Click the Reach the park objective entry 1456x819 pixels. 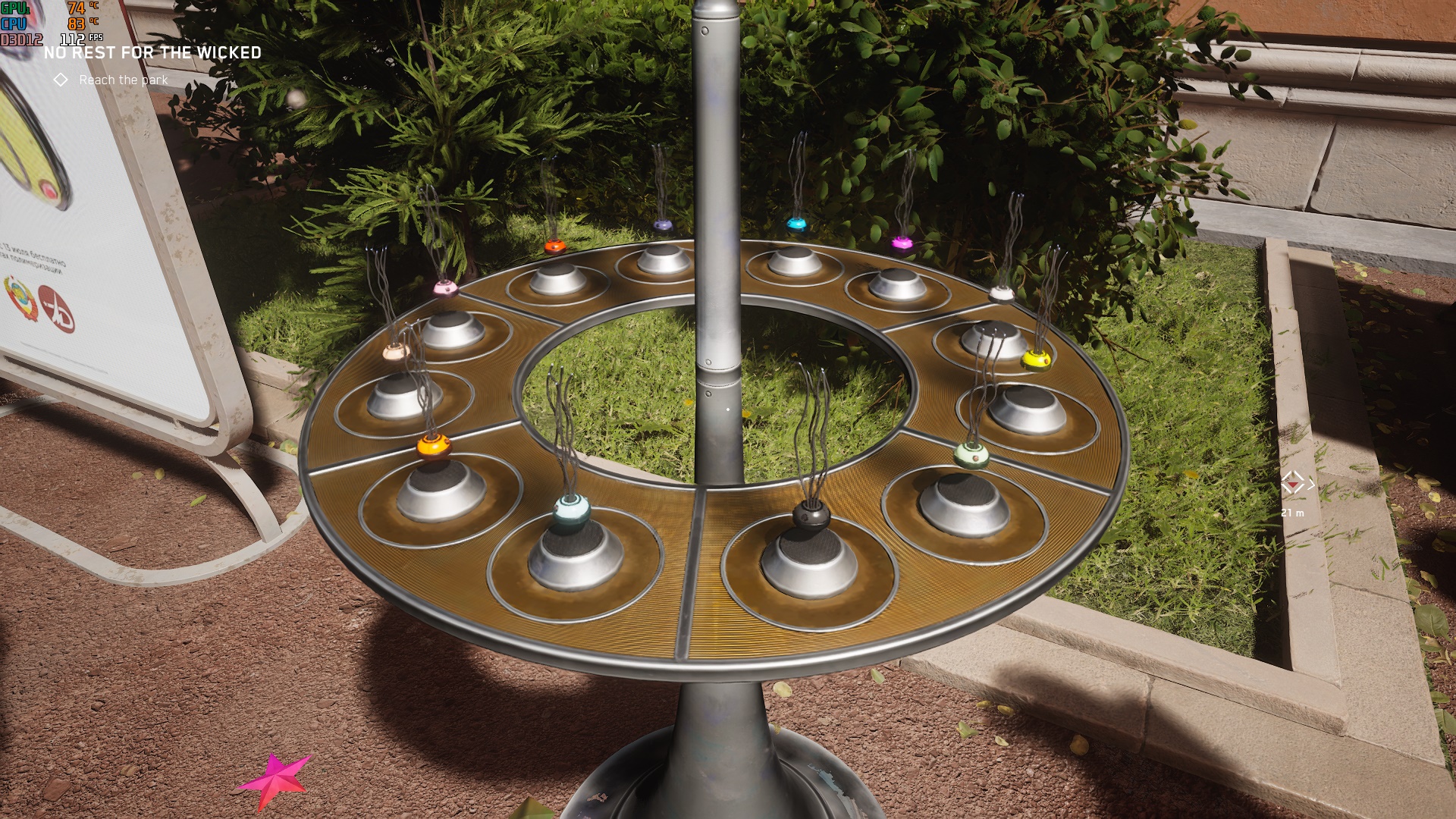pos(123,80)
